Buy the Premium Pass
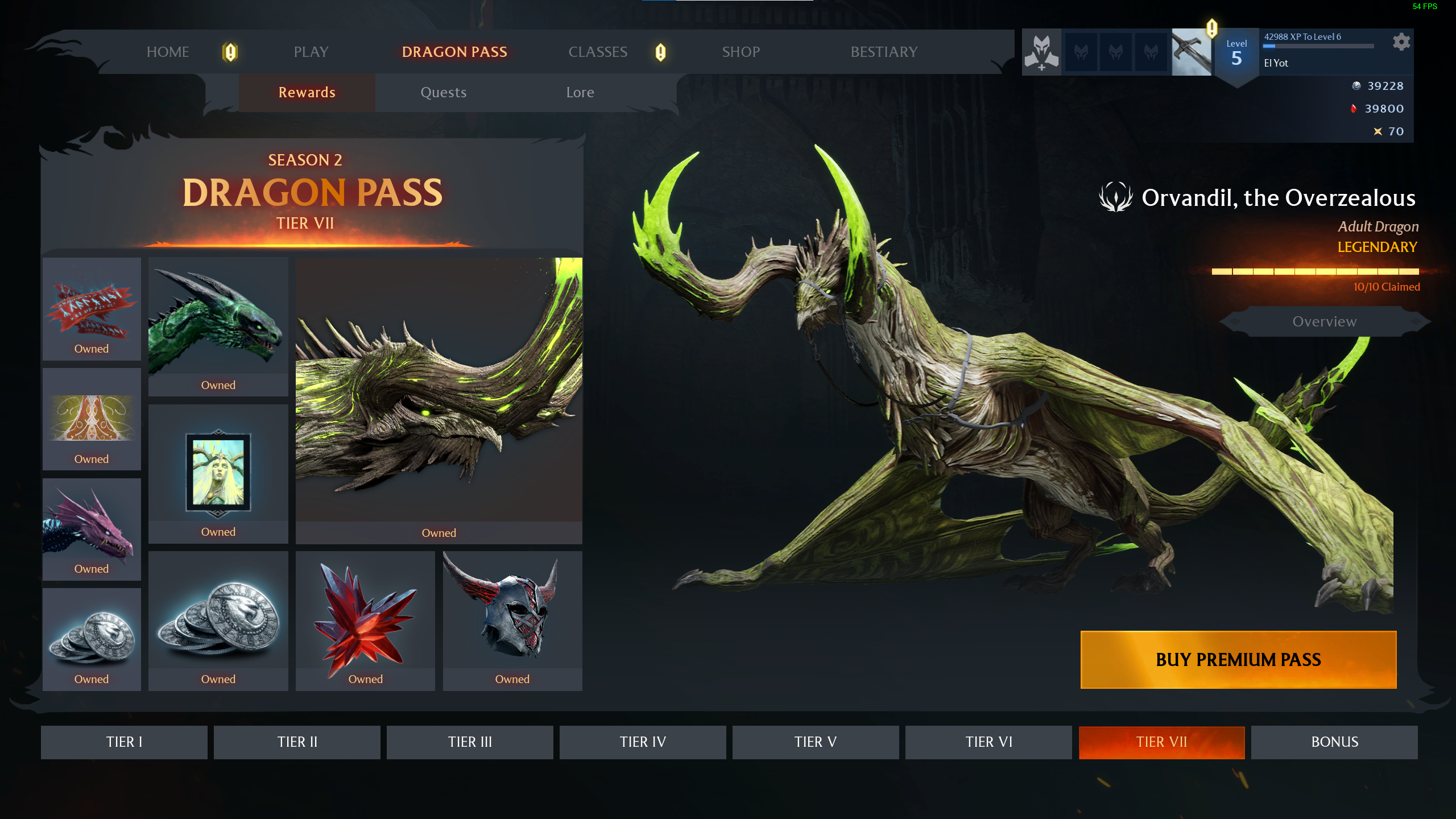 point(1238,660)
